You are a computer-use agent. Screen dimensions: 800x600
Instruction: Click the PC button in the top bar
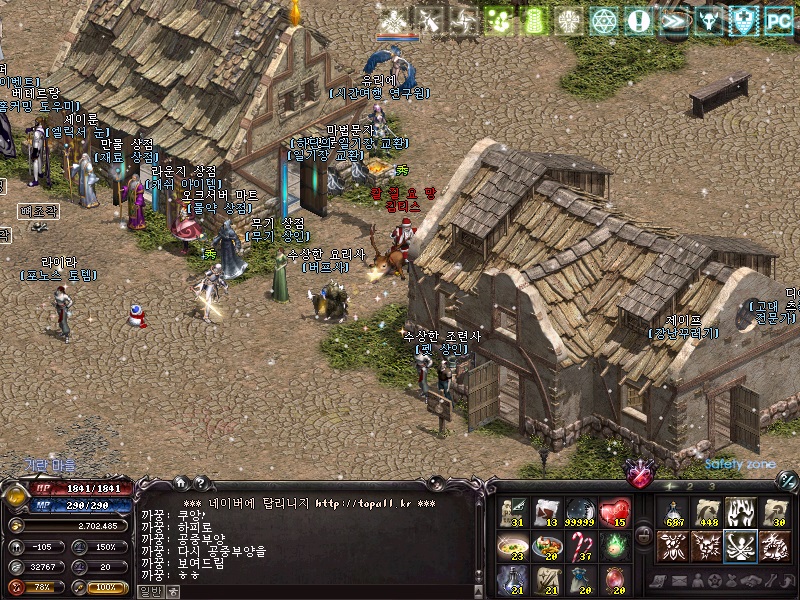[778, 19]
